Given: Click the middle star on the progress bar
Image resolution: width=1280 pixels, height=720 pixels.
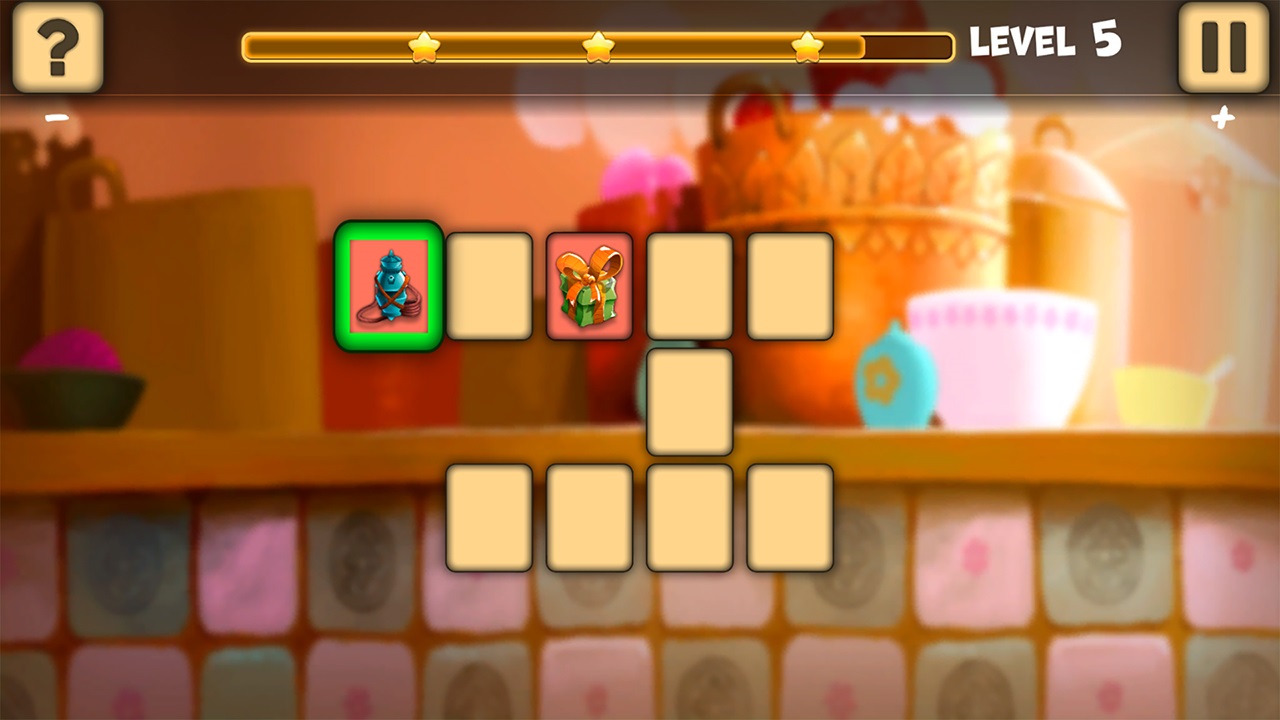Looking at the screenshot, I should point(599,44).
